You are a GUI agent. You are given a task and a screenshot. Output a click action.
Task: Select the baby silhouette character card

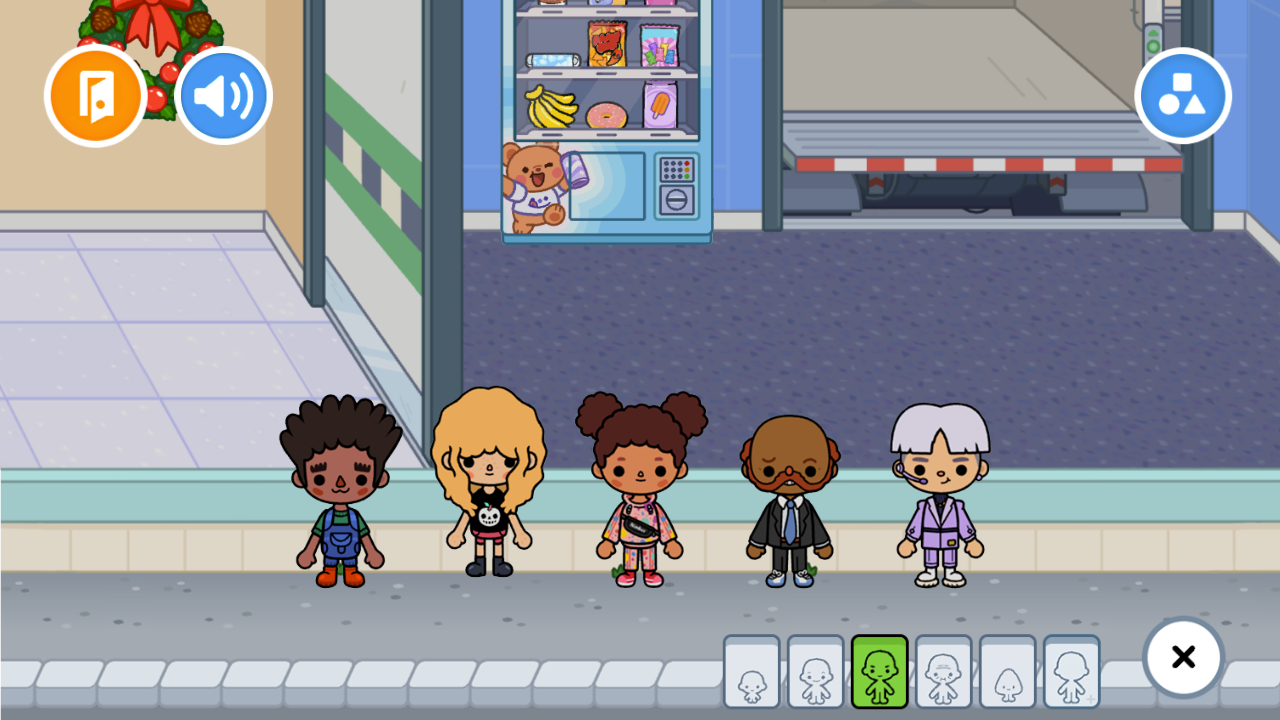(x=753, y=672)
